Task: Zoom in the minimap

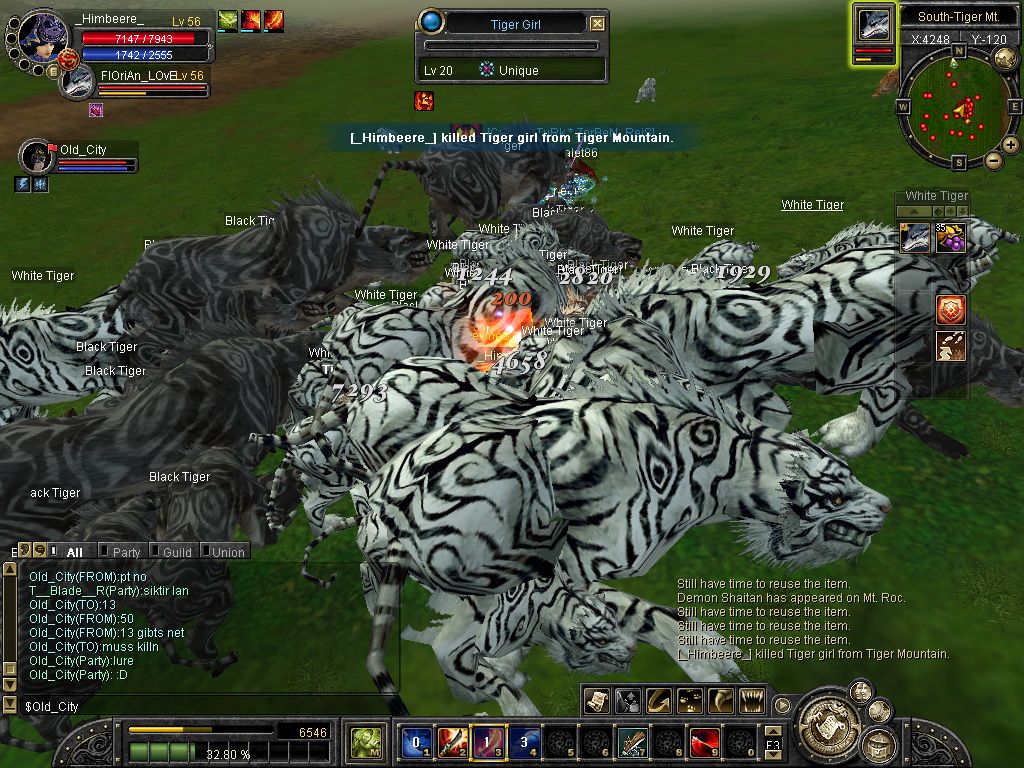Action: [1010, 145]
